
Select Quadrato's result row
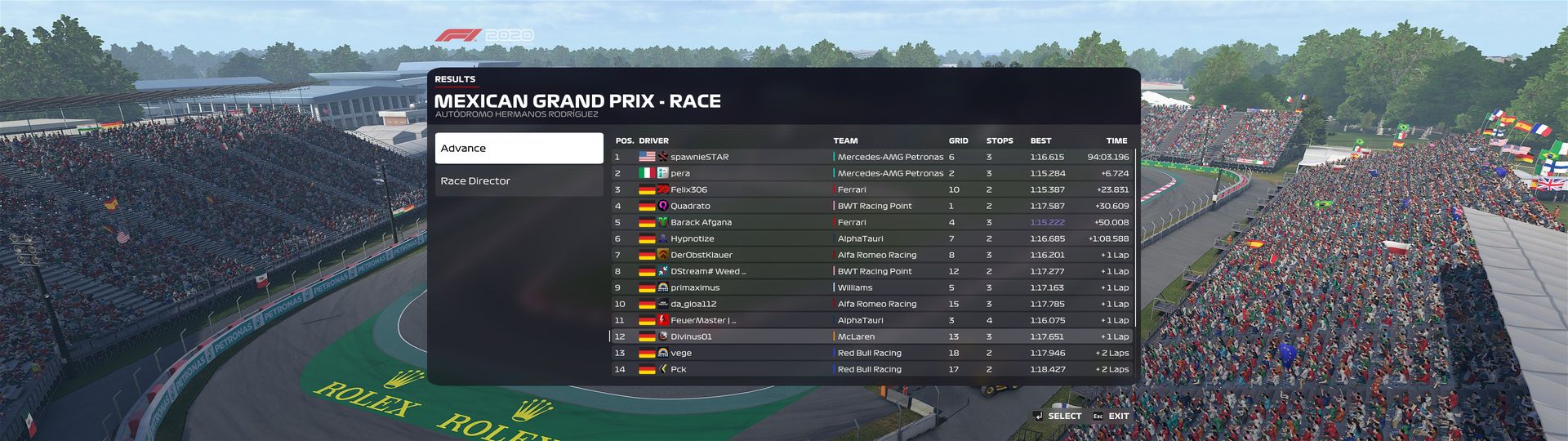pyautogui.click(x=871, y=206)
